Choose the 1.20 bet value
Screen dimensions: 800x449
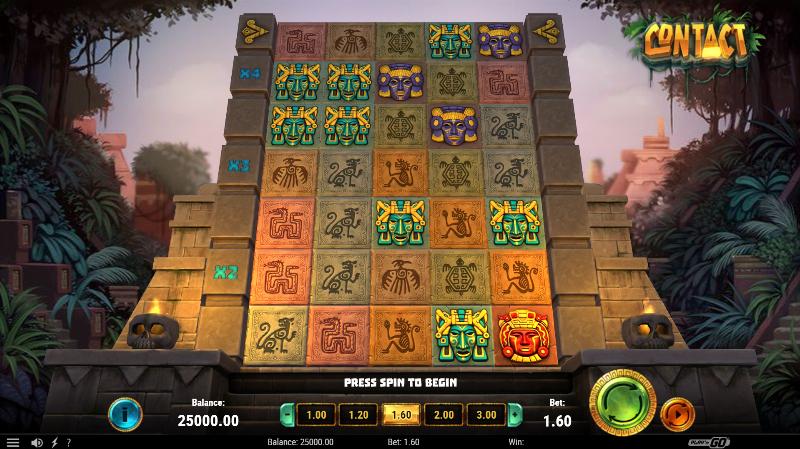pos(357,414)
